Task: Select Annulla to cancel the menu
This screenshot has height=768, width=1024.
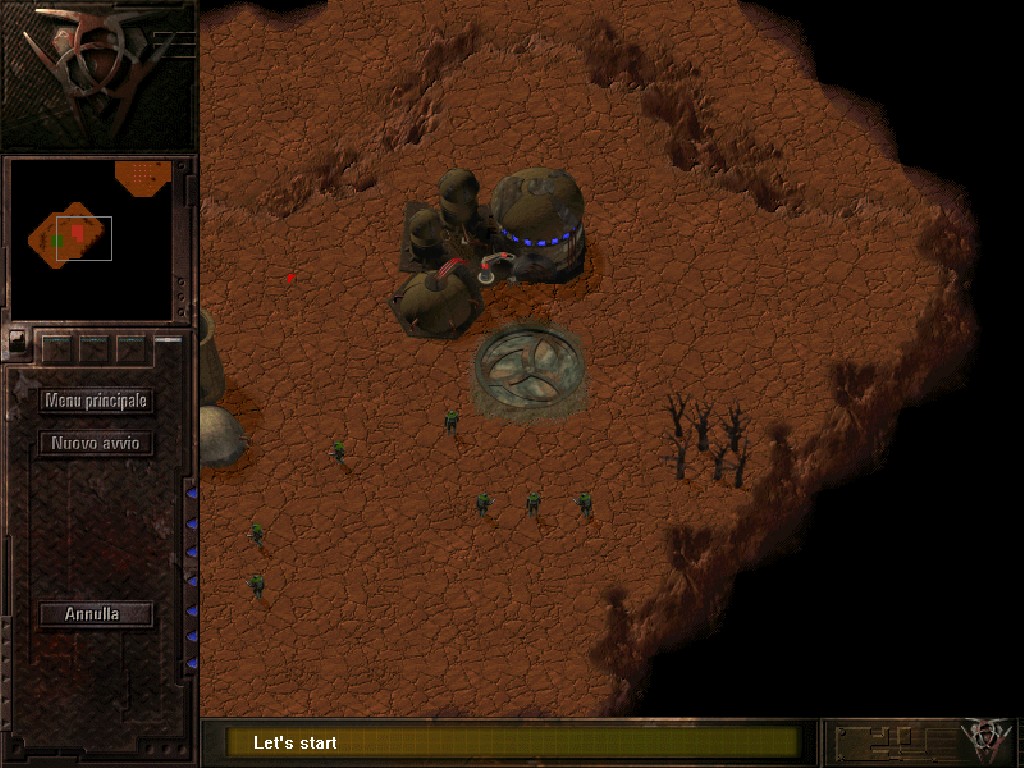Action: coord(96,614)
